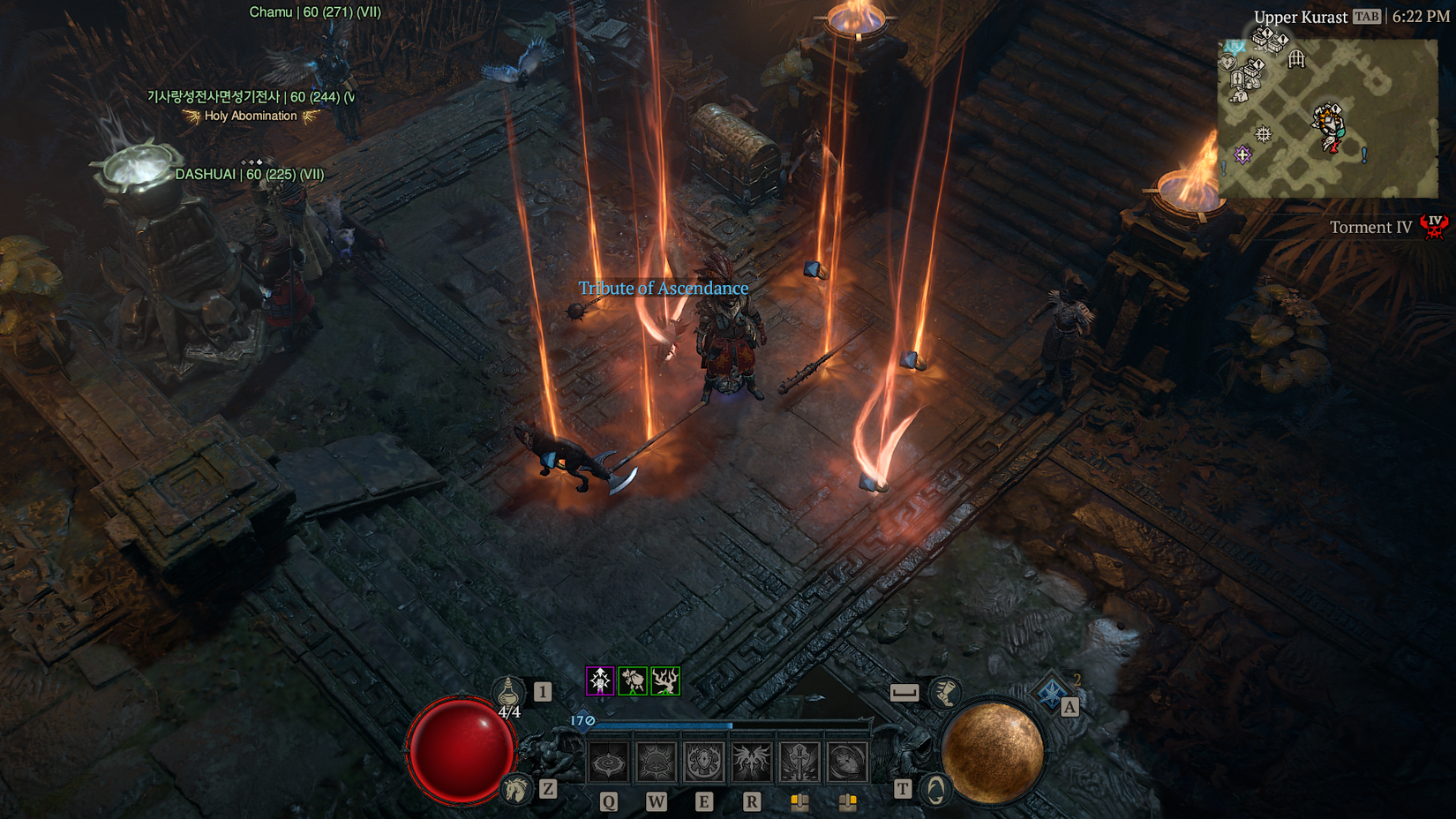Viewport: 1456px width, 819px height.
Task: Click the green boar buff icon above the skill bar
Action: [631, 682]
